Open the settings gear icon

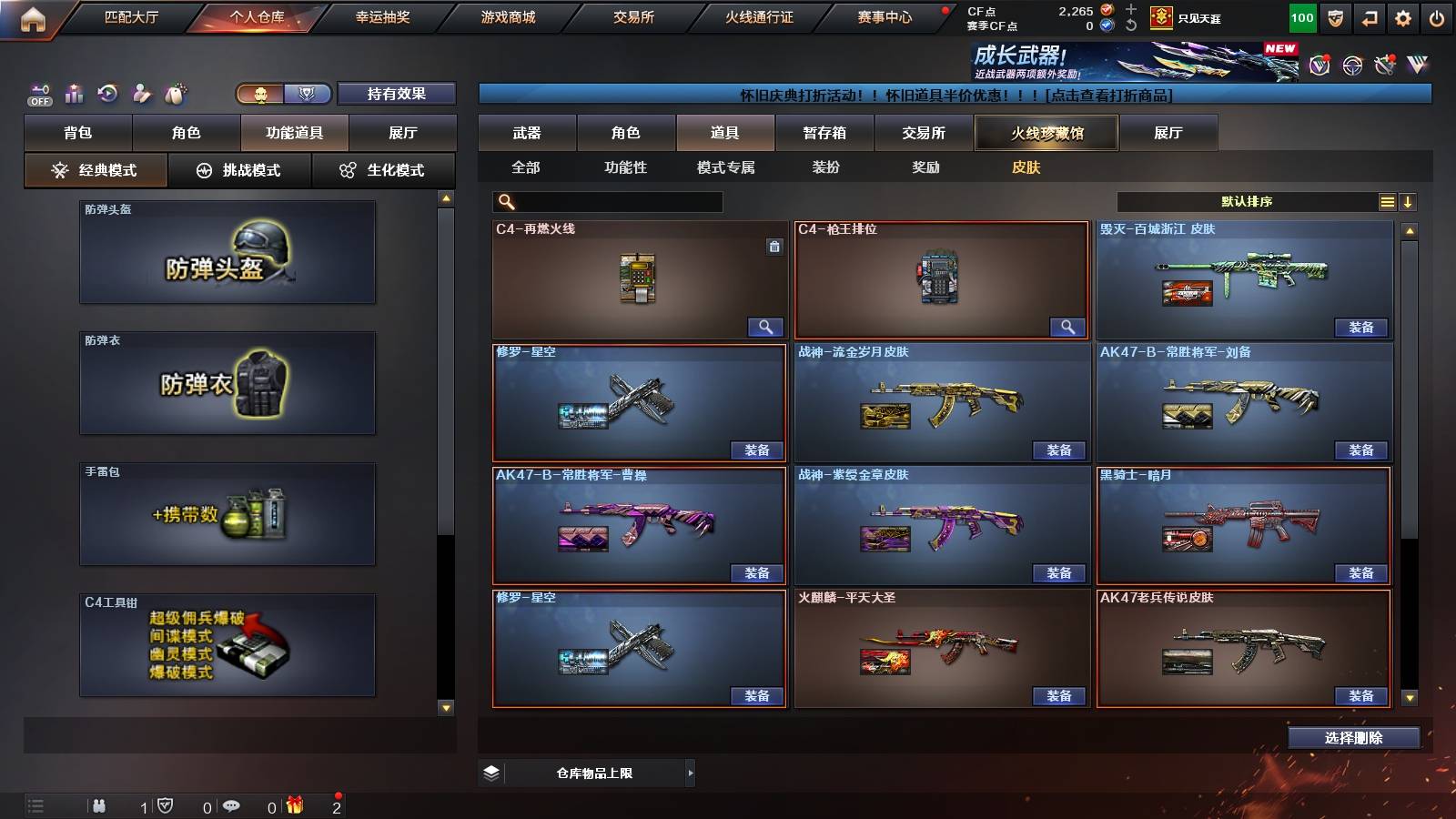tap(1402, 16)
